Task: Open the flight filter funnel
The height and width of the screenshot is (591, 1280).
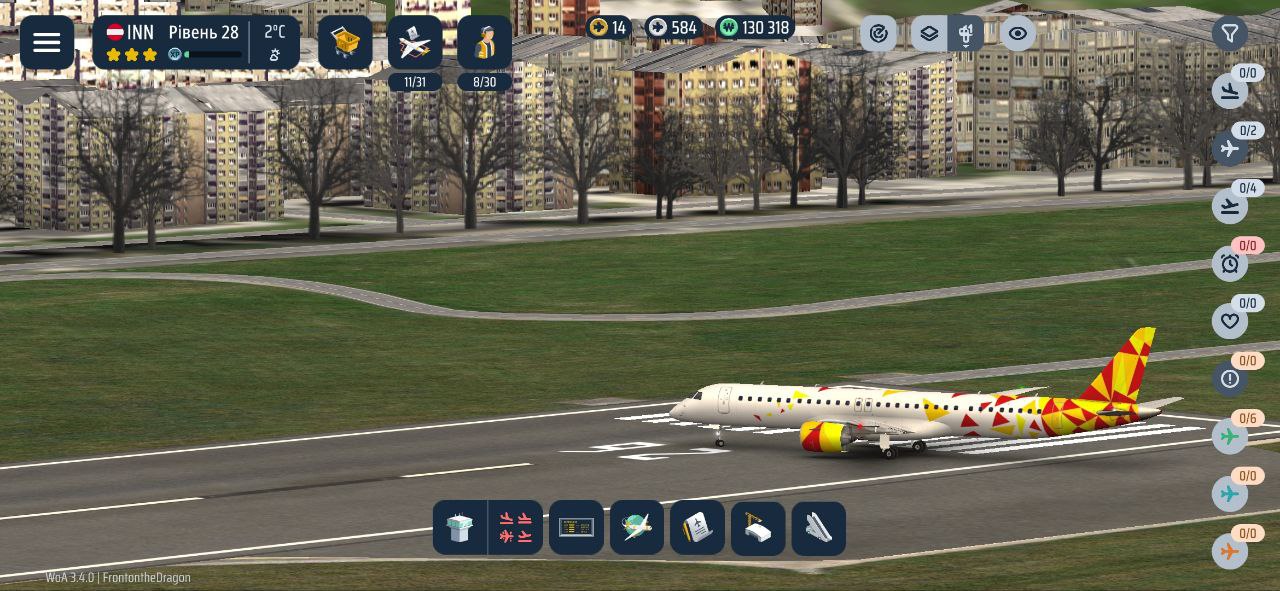Action: pos(1230,34)
